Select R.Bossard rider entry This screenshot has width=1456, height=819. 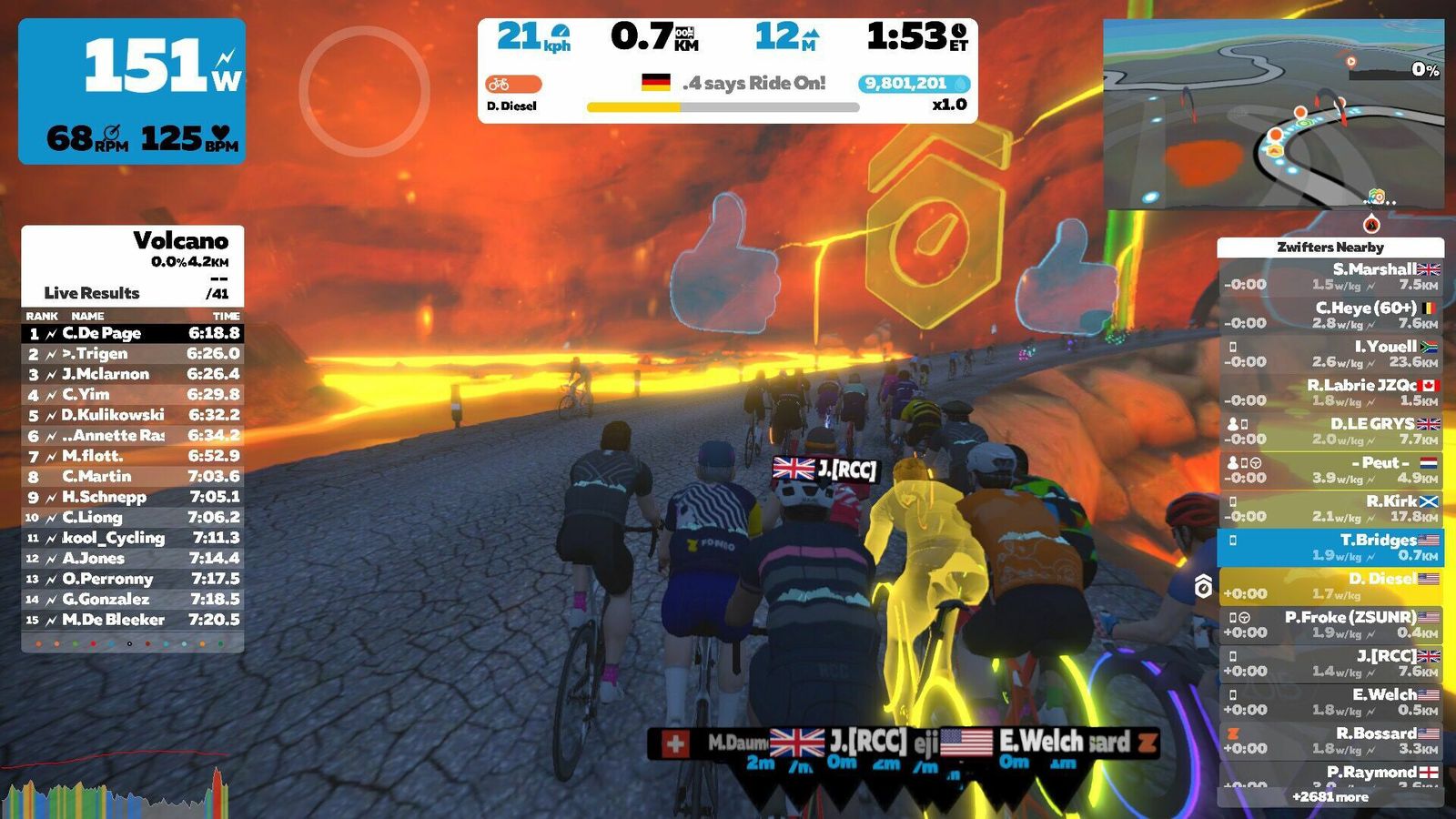pyautogui.click(x=1330, y=741)
